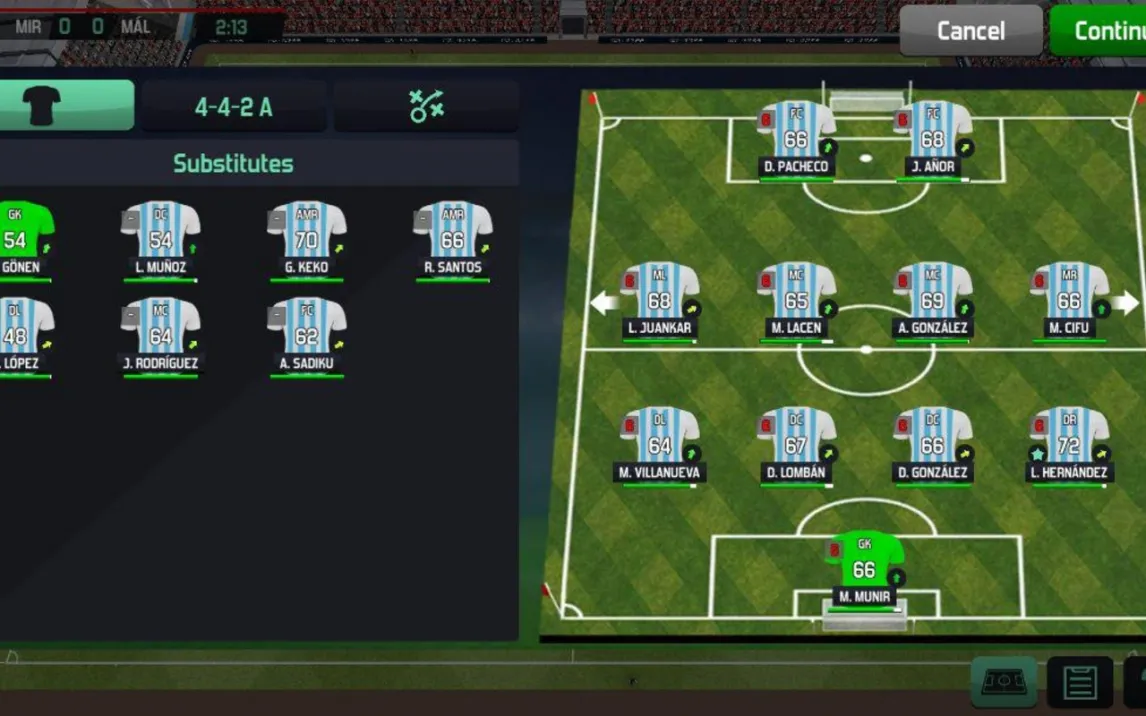1146x716 pixels.
Task: Select substitute R. Santos
Action: pyautogui.click(x=452, y=236)
